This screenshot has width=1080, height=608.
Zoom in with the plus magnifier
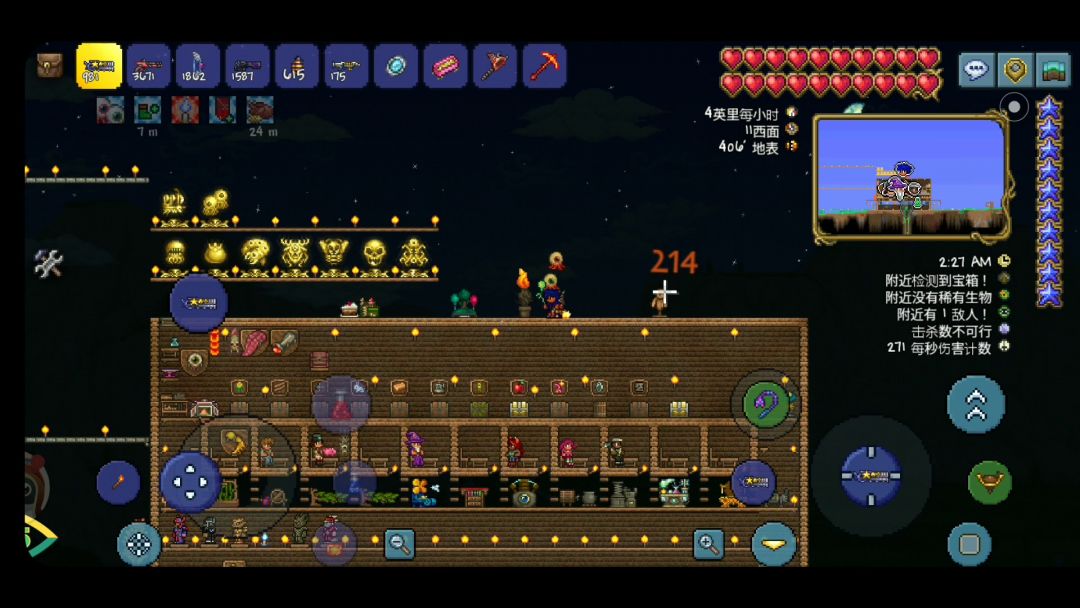point(708,544)
